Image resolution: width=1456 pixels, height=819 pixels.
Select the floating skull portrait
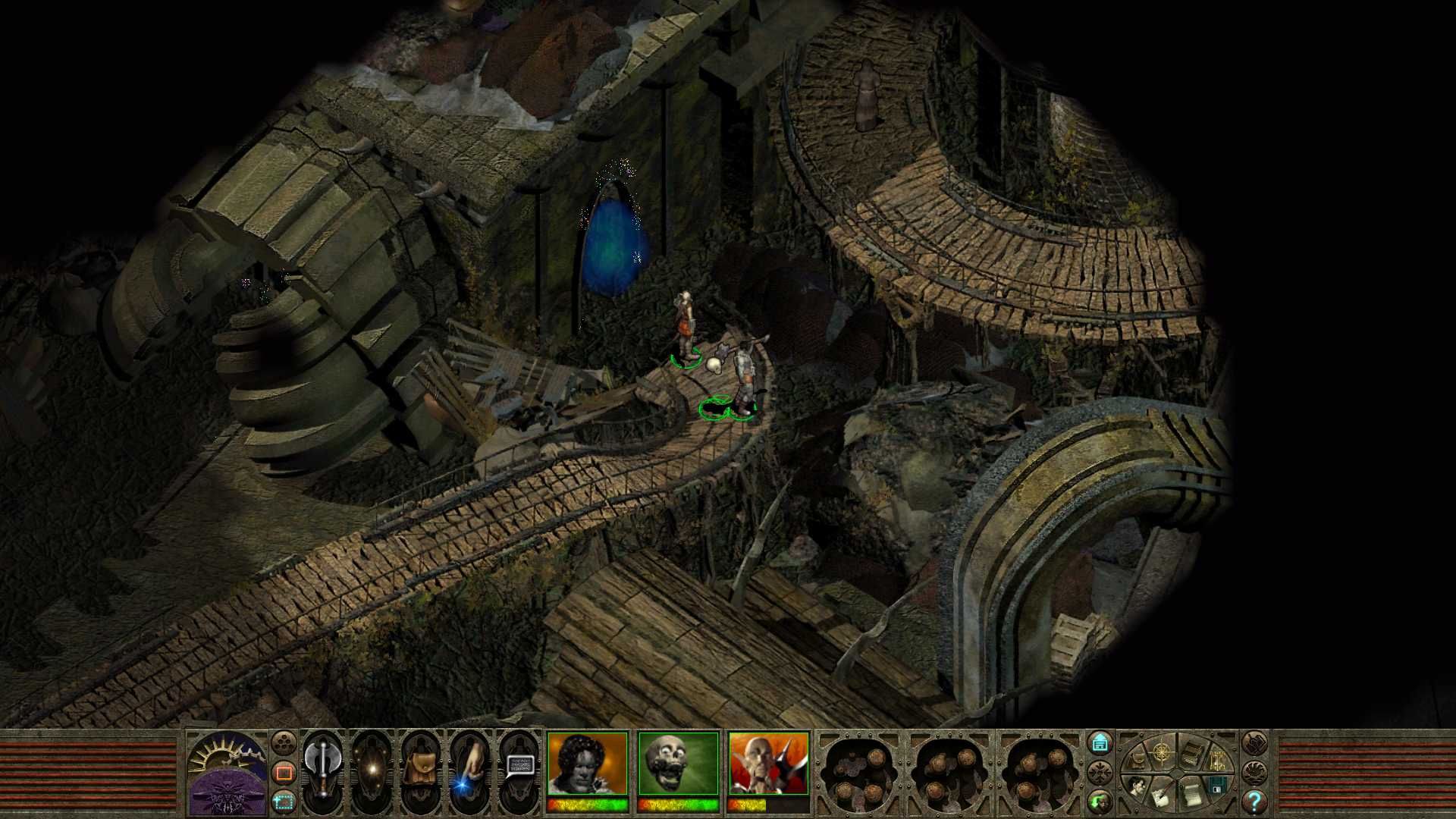(x=678, y=764)
